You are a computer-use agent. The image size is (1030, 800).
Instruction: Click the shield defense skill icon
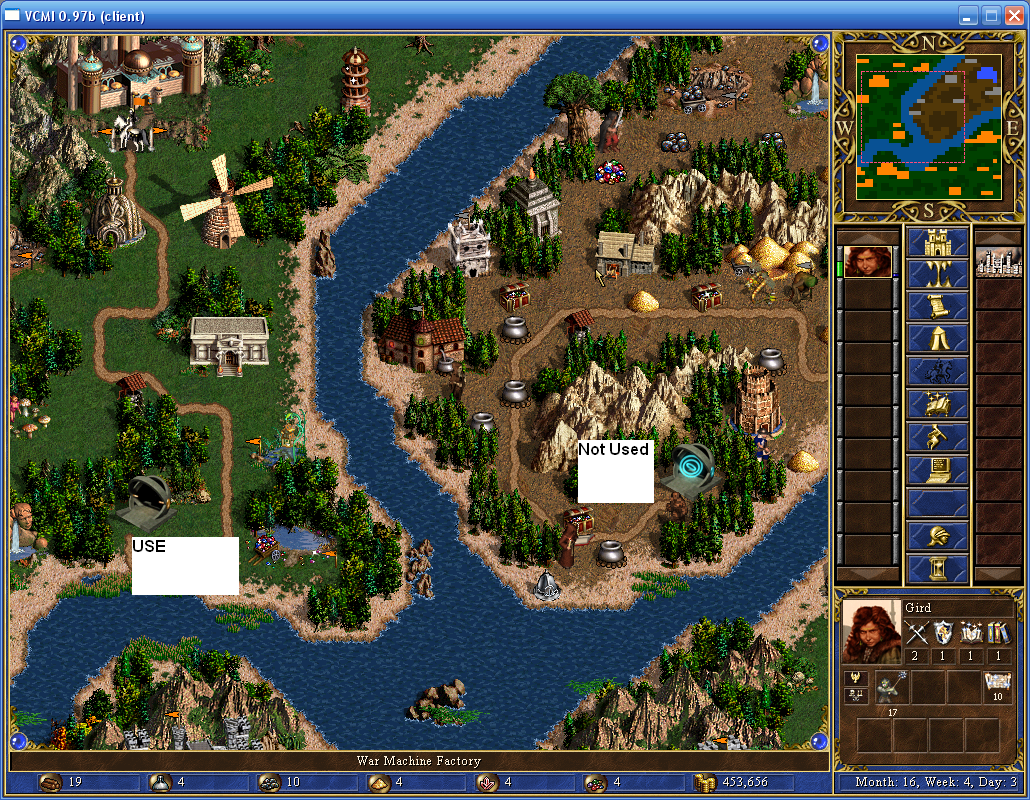click(944, 632)
